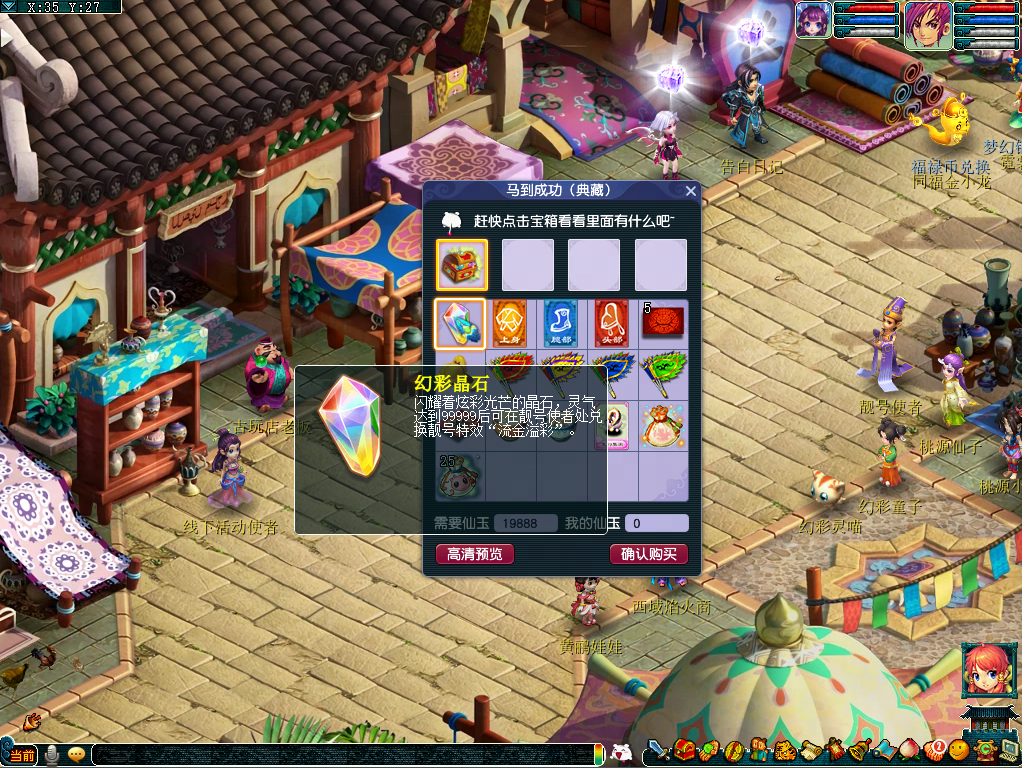The width and height of the screenshot is (1022, 768).
Task: Open the 高清预览 HD preview
Action: [x=475, y=554]
